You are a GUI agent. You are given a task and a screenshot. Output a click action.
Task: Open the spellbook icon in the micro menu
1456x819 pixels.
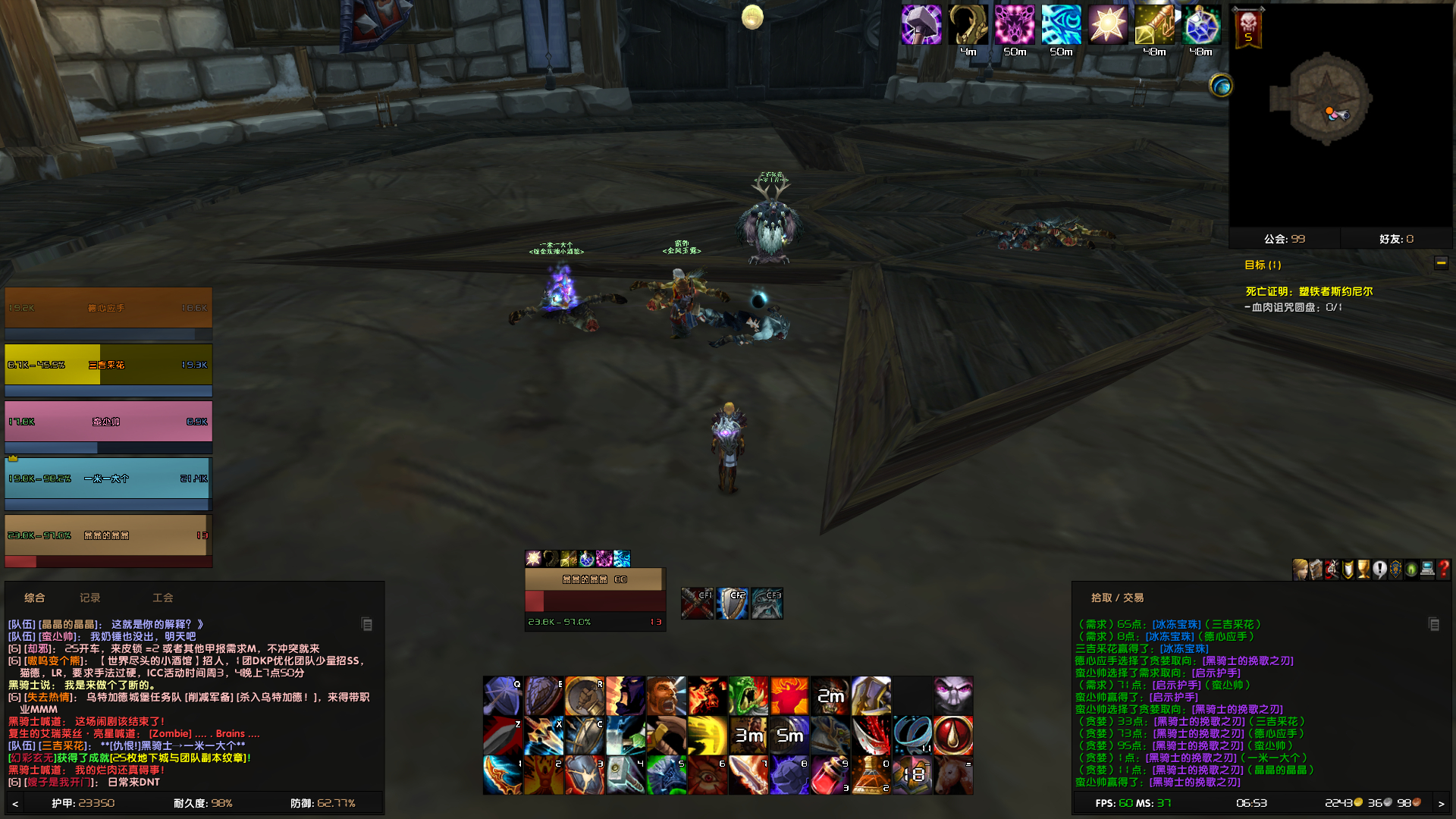1315,570
